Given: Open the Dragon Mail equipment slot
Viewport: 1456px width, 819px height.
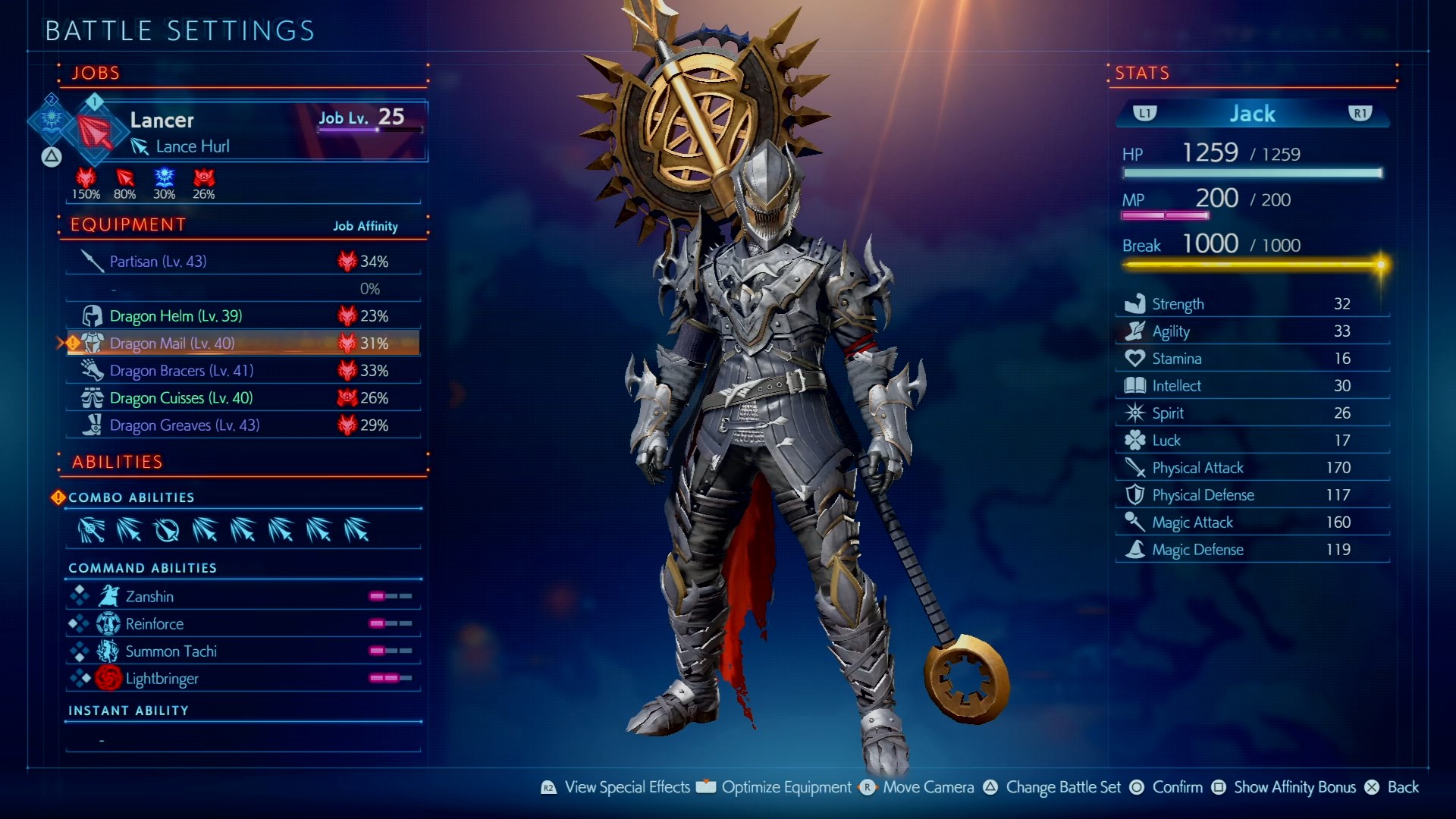Looking at the screenshot, I should [243, 344].
